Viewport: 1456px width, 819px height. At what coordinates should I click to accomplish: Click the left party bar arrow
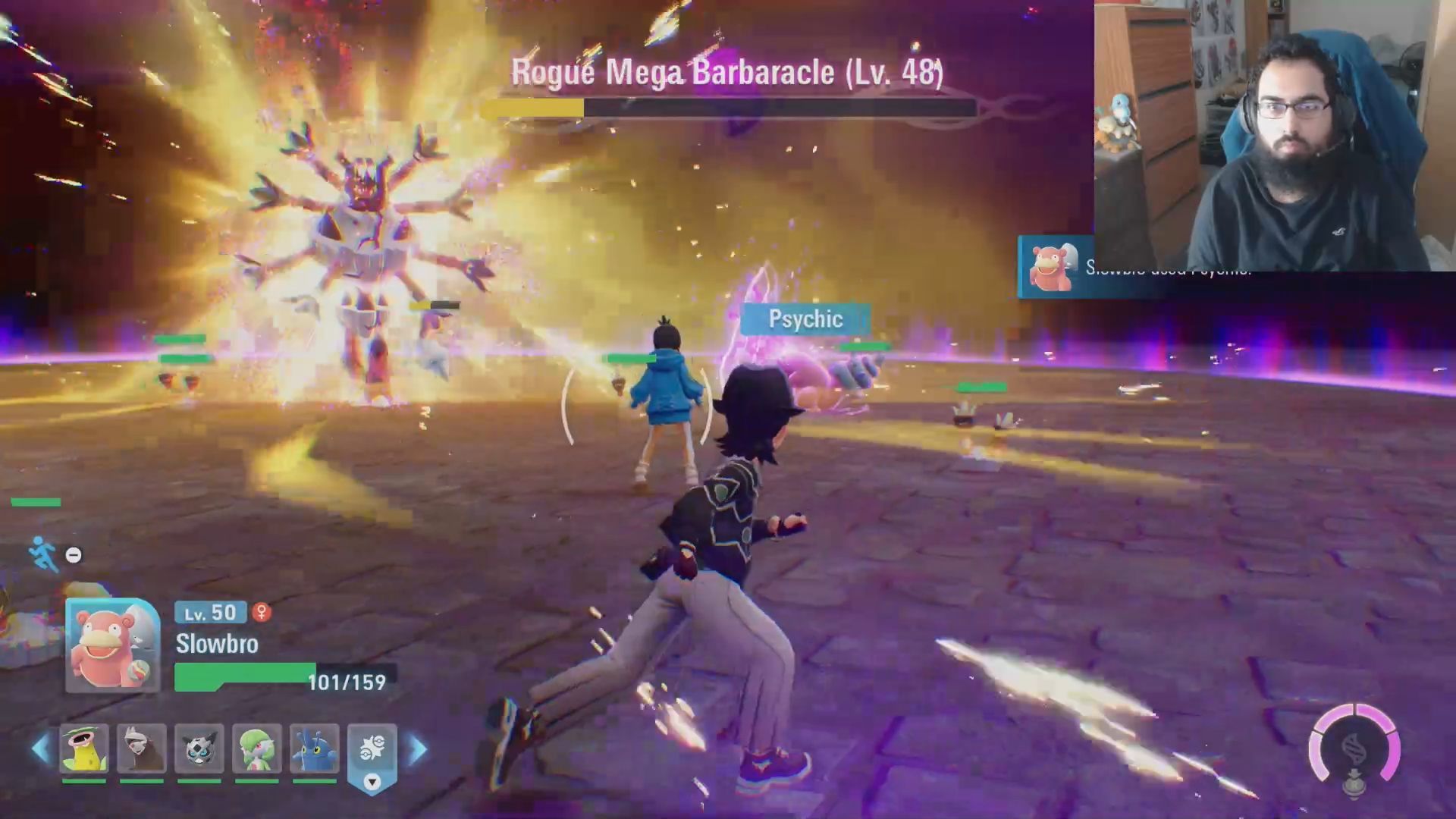(40, 749)
